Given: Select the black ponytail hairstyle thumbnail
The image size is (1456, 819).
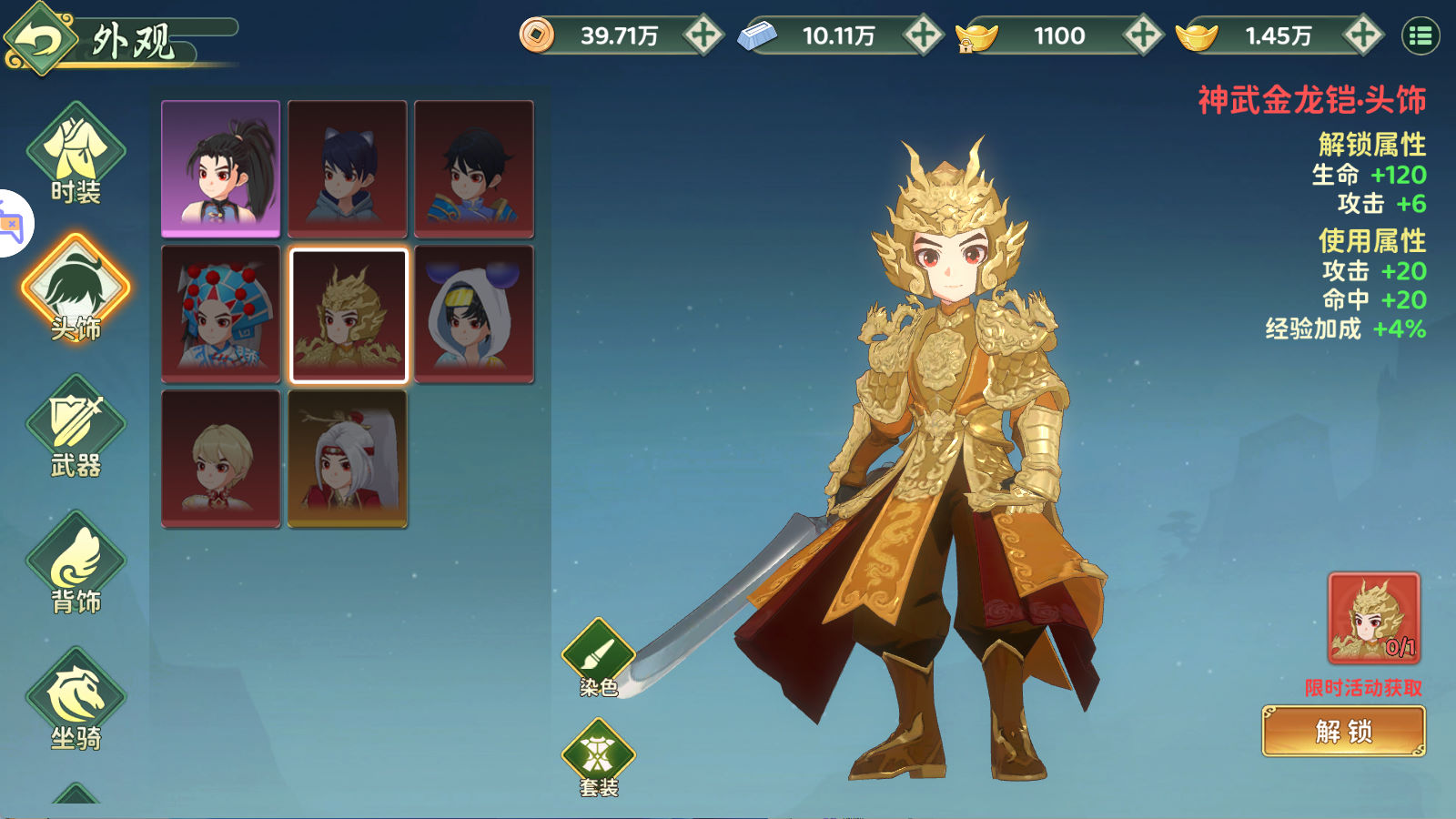Looking at the screenshot, I should 221,168.
